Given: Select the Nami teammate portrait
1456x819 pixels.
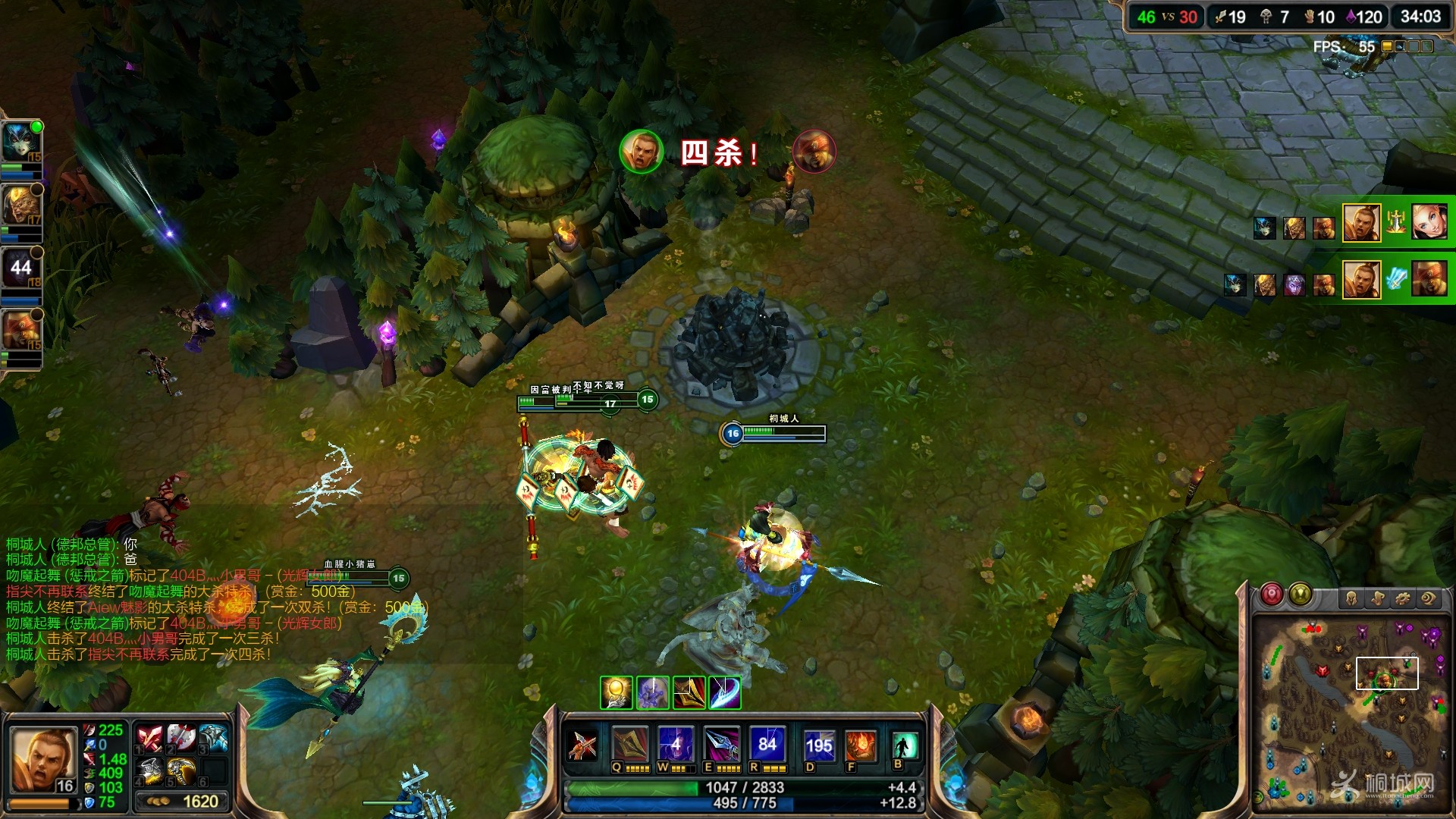Looking at the screenshot, I should [20, 142].
